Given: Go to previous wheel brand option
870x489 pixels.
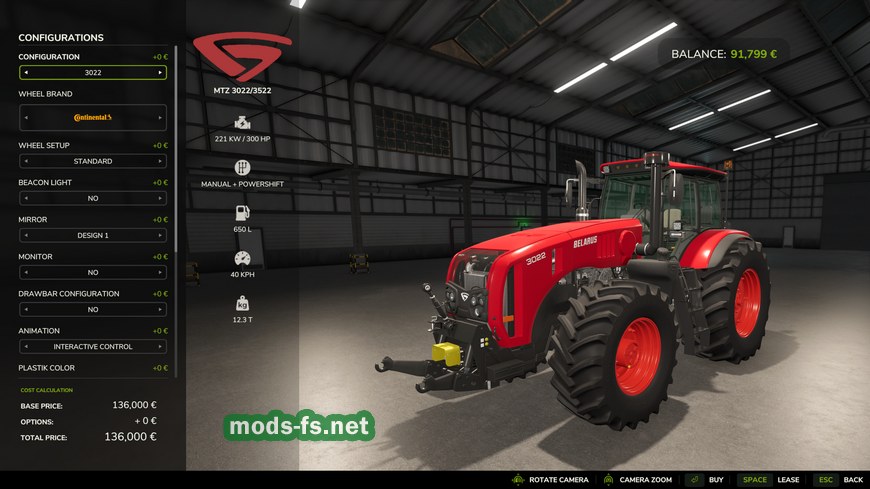Looking at the screenshot, I should [x=26, y=118].
